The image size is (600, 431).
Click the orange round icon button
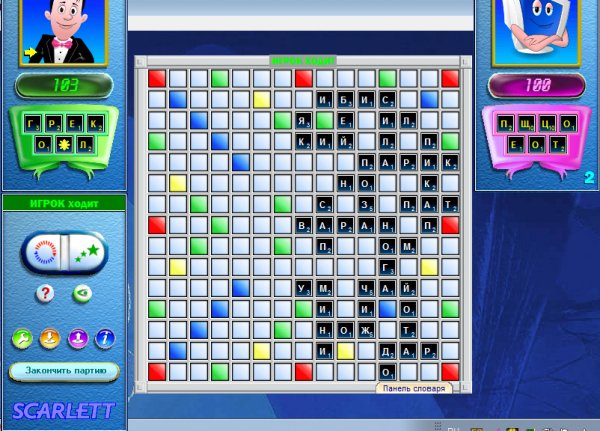coord(48,339)
